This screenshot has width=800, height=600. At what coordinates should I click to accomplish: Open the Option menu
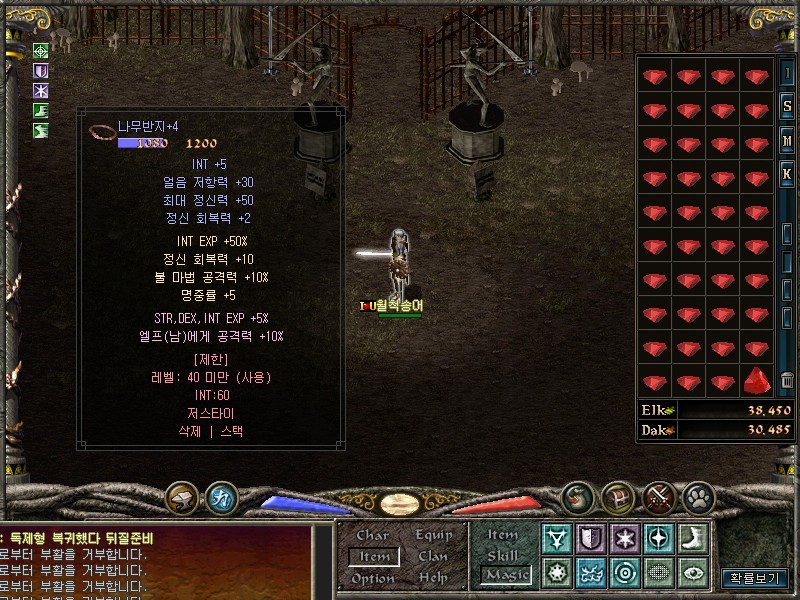(x=373, y=578)
